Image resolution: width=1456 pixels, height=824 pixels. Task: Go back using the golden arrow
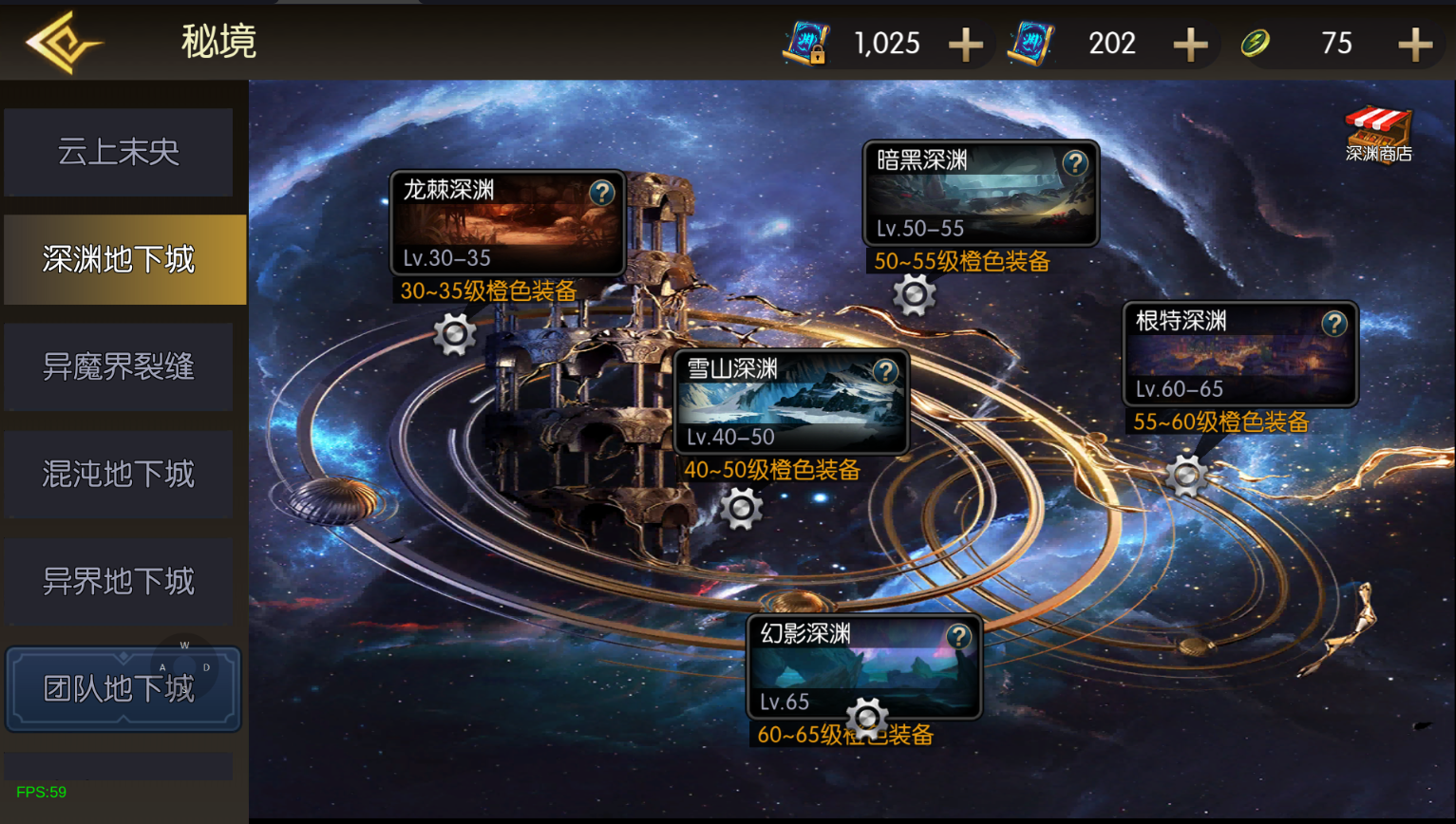(x=63, y=43)
